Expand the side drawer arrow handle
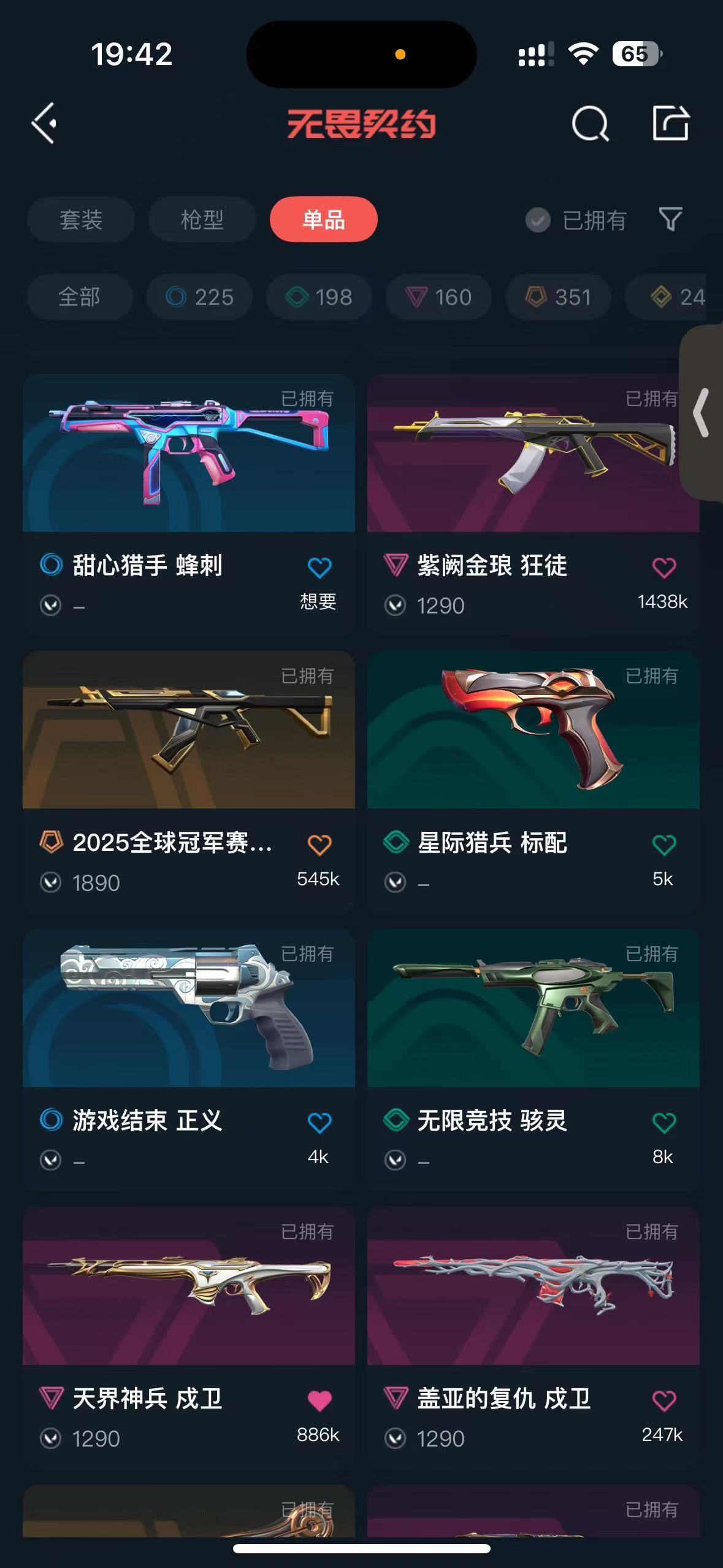Image resolution: width=723 pixels, height=1568 pixels. click(x=702, y=412)
